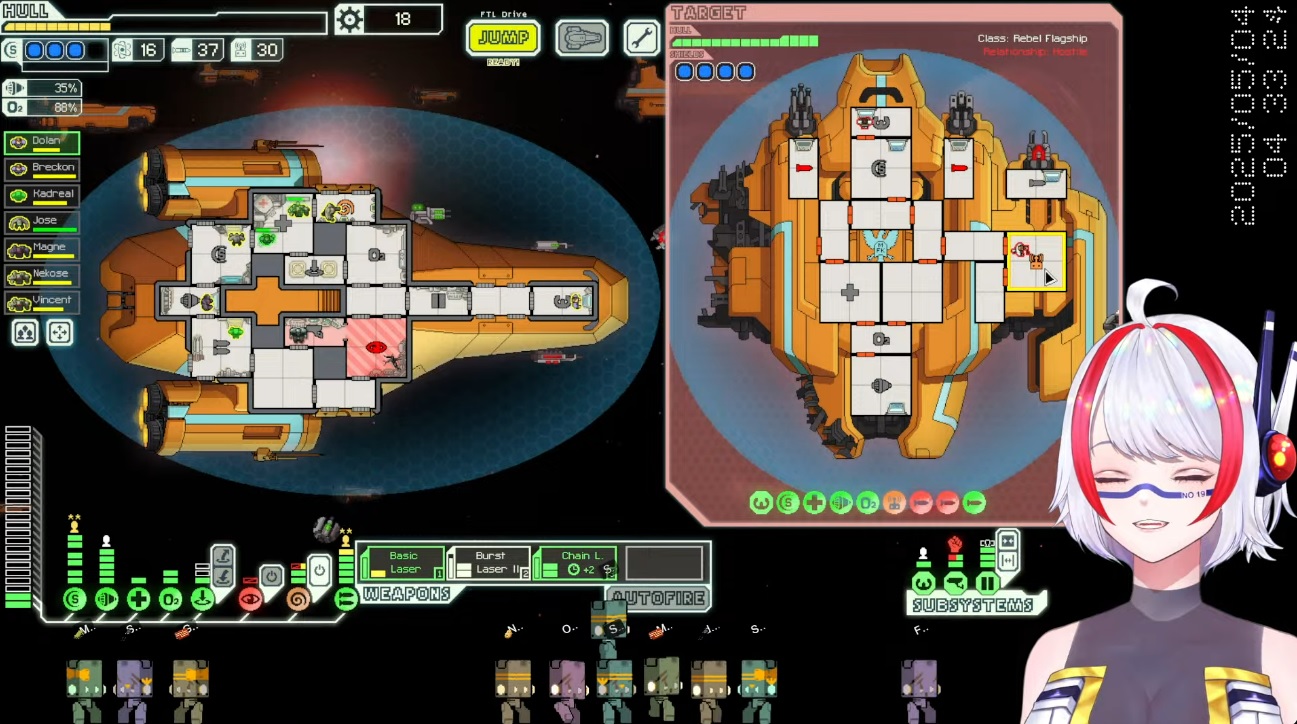The image size is (1297, 724).
Task: Select crew member Vincent
Action: click(x=42, y=300)
